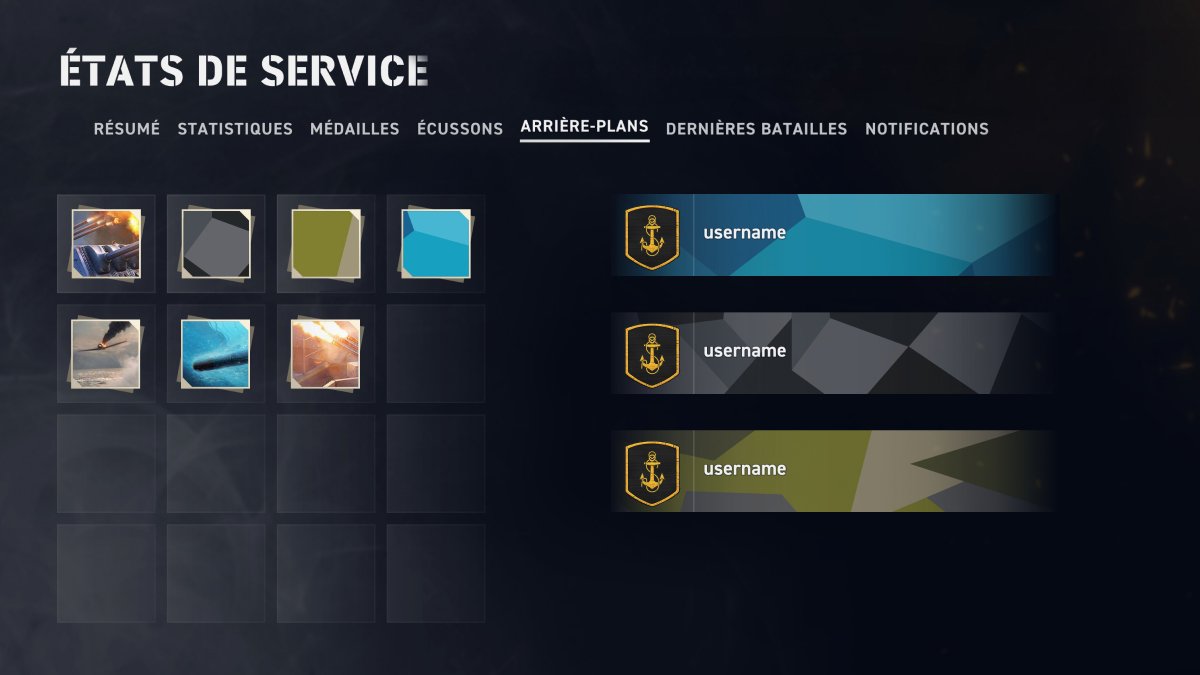Open the Dernières batailles tab
This screenshot has width=1200, height=675.
756,129
